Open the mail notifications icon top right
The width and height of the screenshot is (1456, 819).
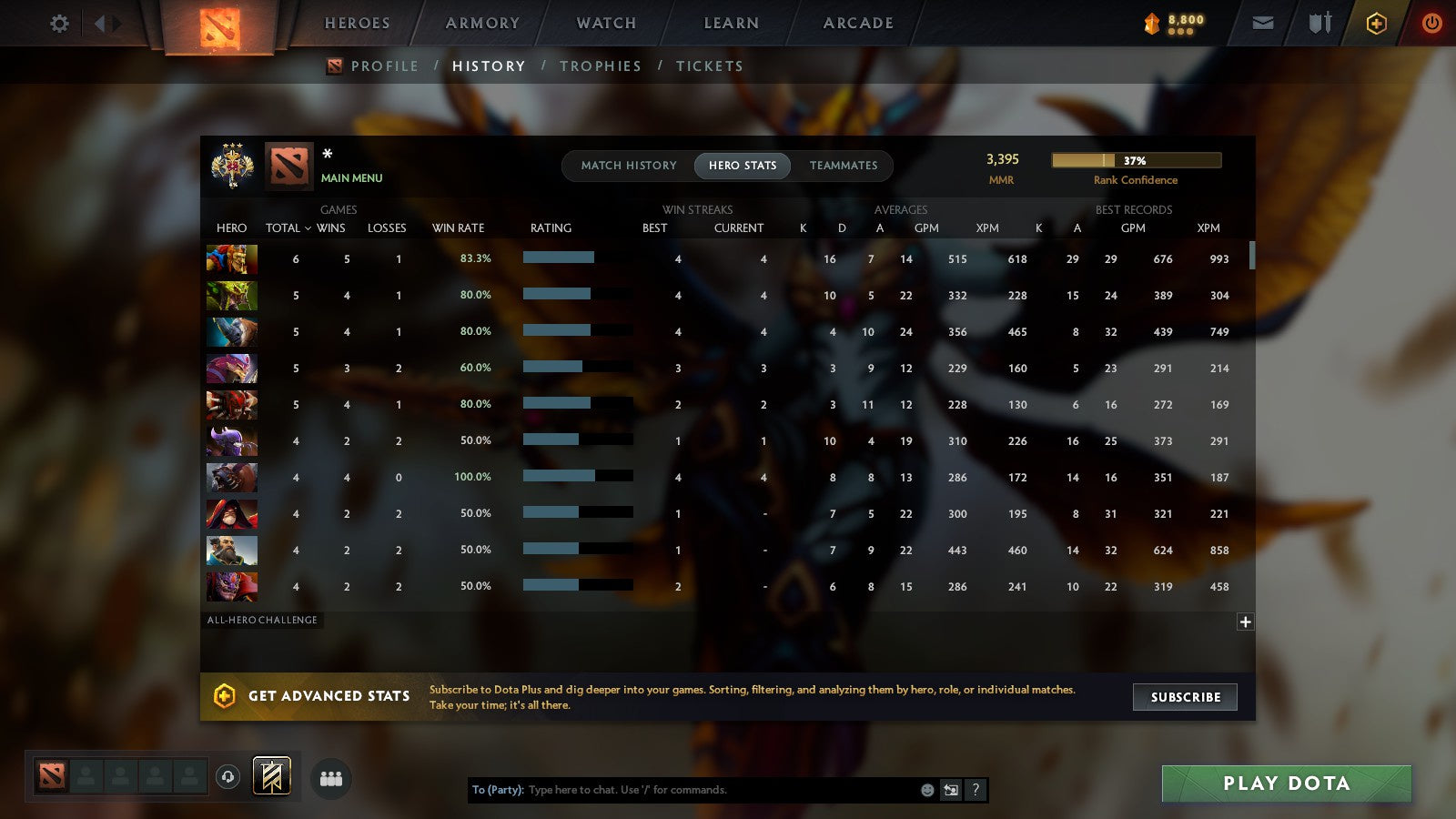(x=1262, y=23)
